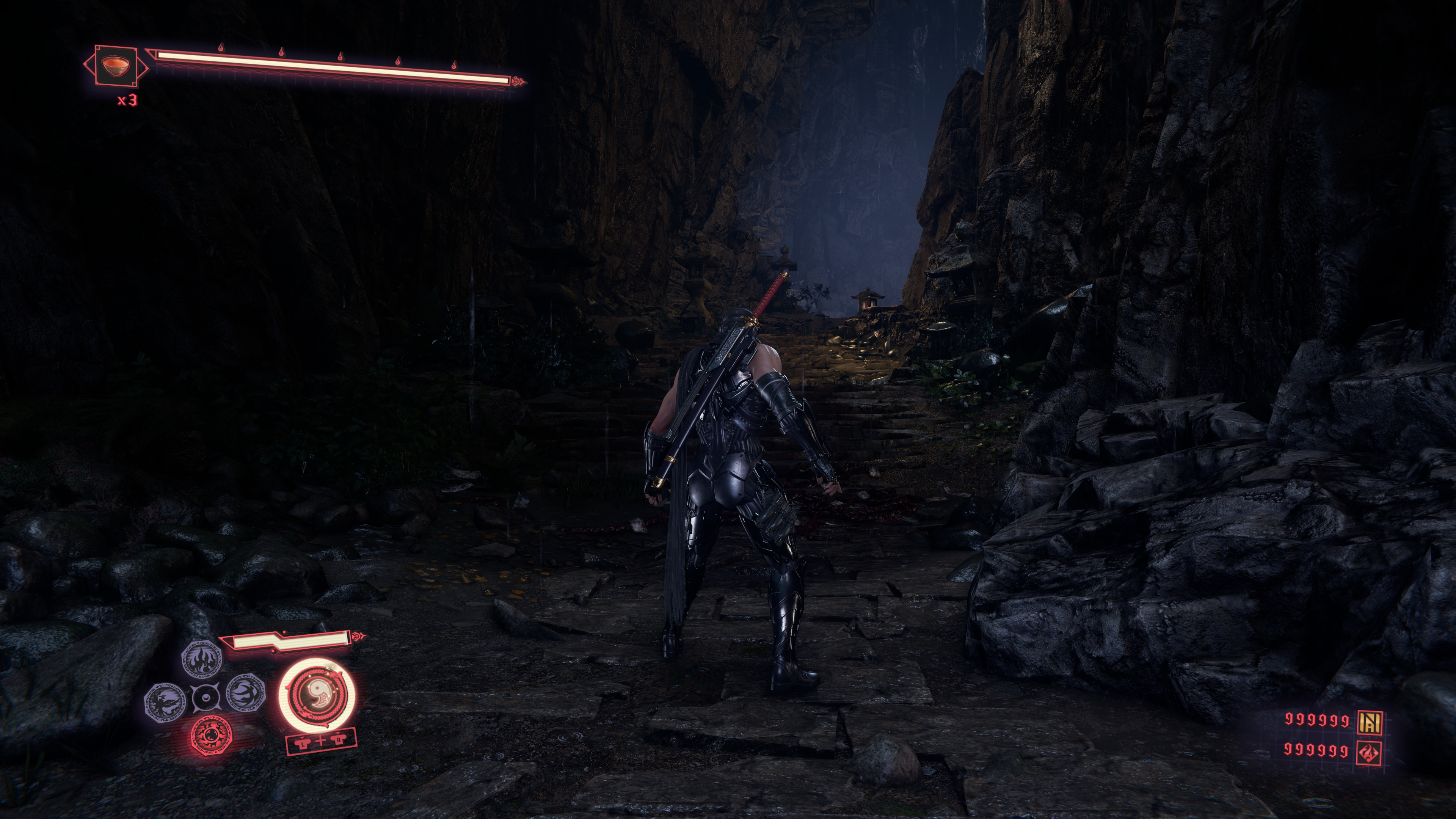Activate the flame ninpo skill icon
This screenshot has width=1456, height=819.
(201, 659)
